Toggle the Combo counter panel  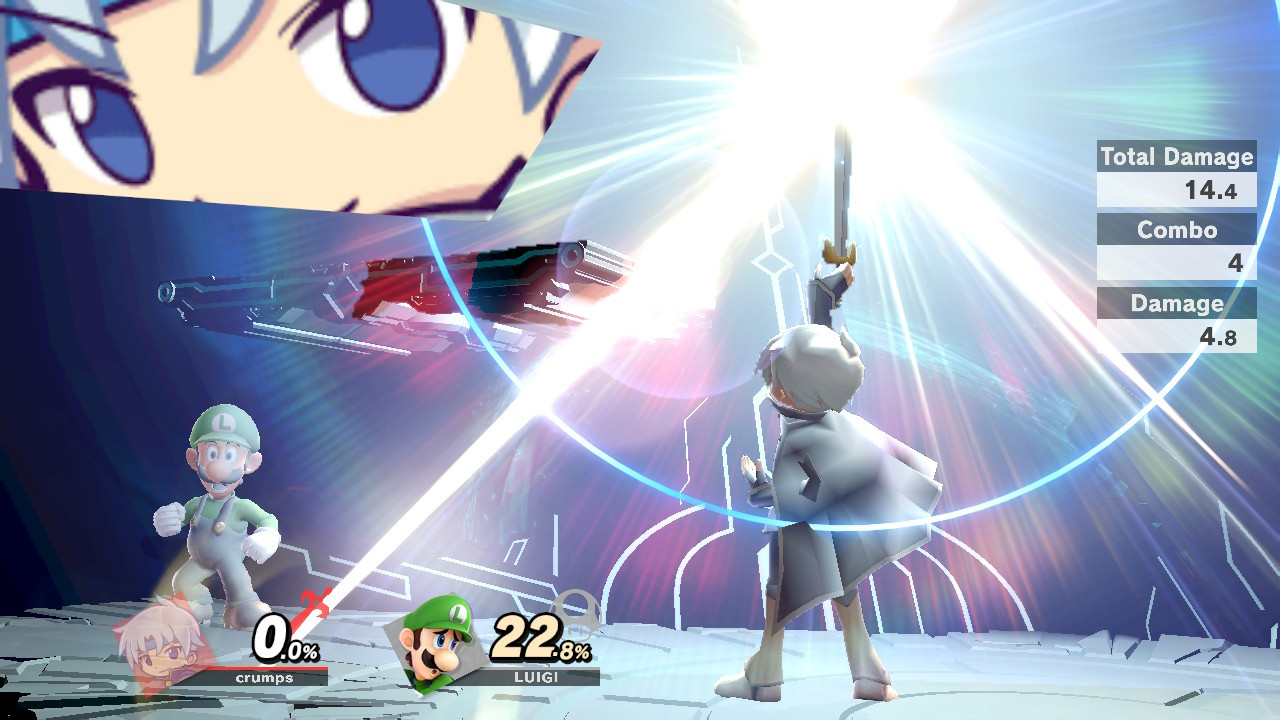pyautogui.click(x=1176, y=230)
